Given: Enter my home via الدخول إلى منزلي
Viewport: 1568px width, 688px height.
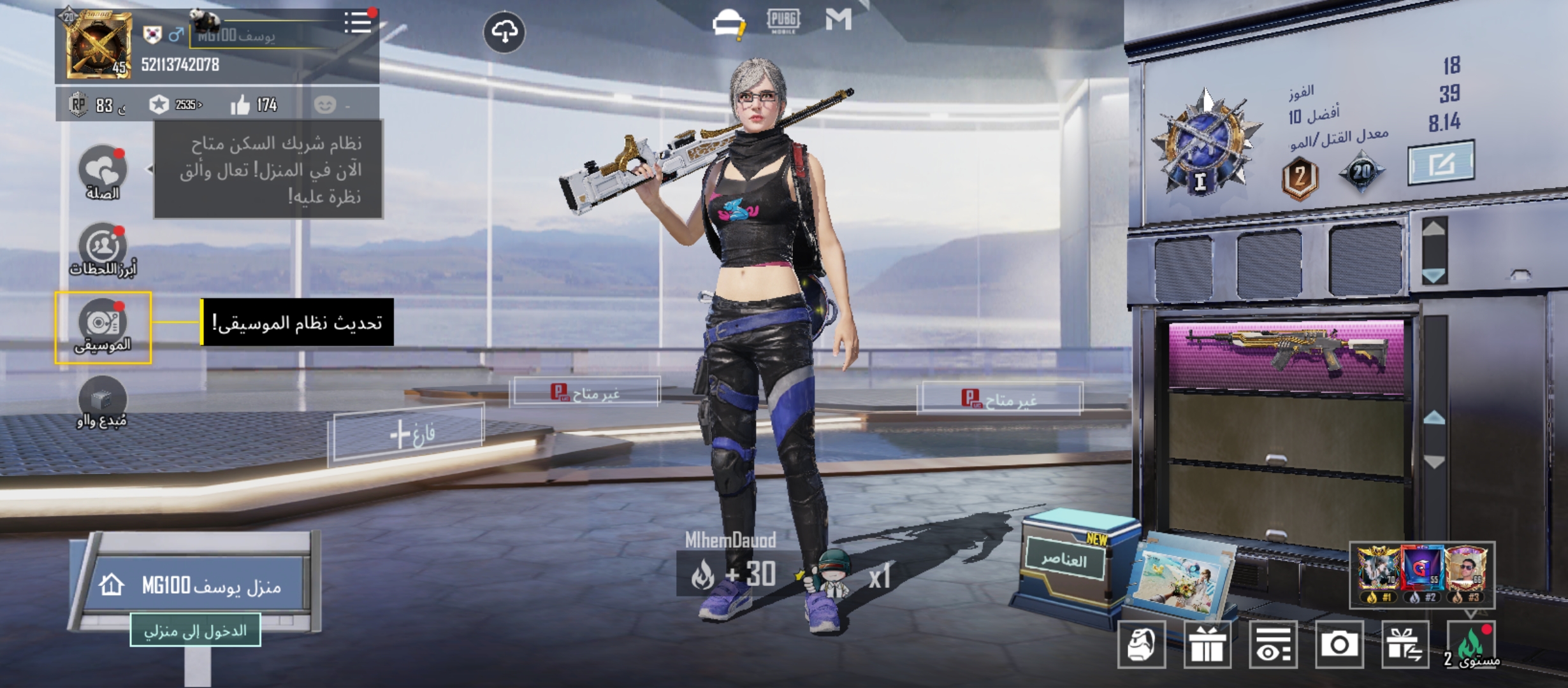Looking at the screenshot, I should 195,631.
